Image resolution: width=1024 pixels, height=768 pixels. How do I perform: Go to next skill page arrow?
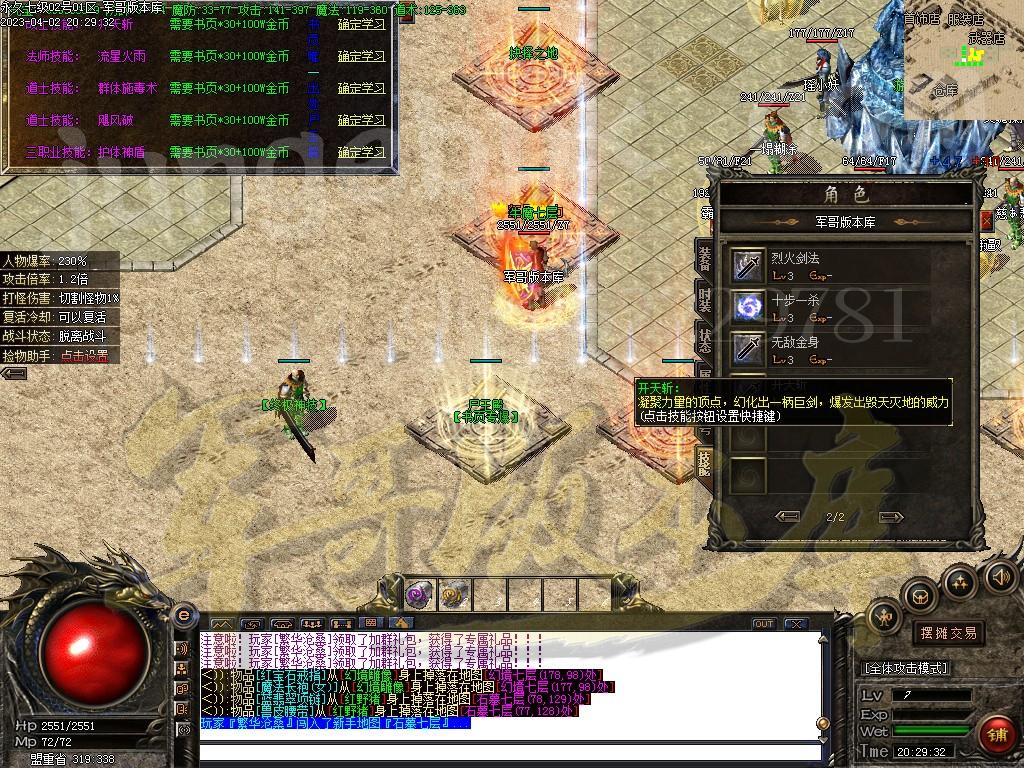tap(890, 516)
